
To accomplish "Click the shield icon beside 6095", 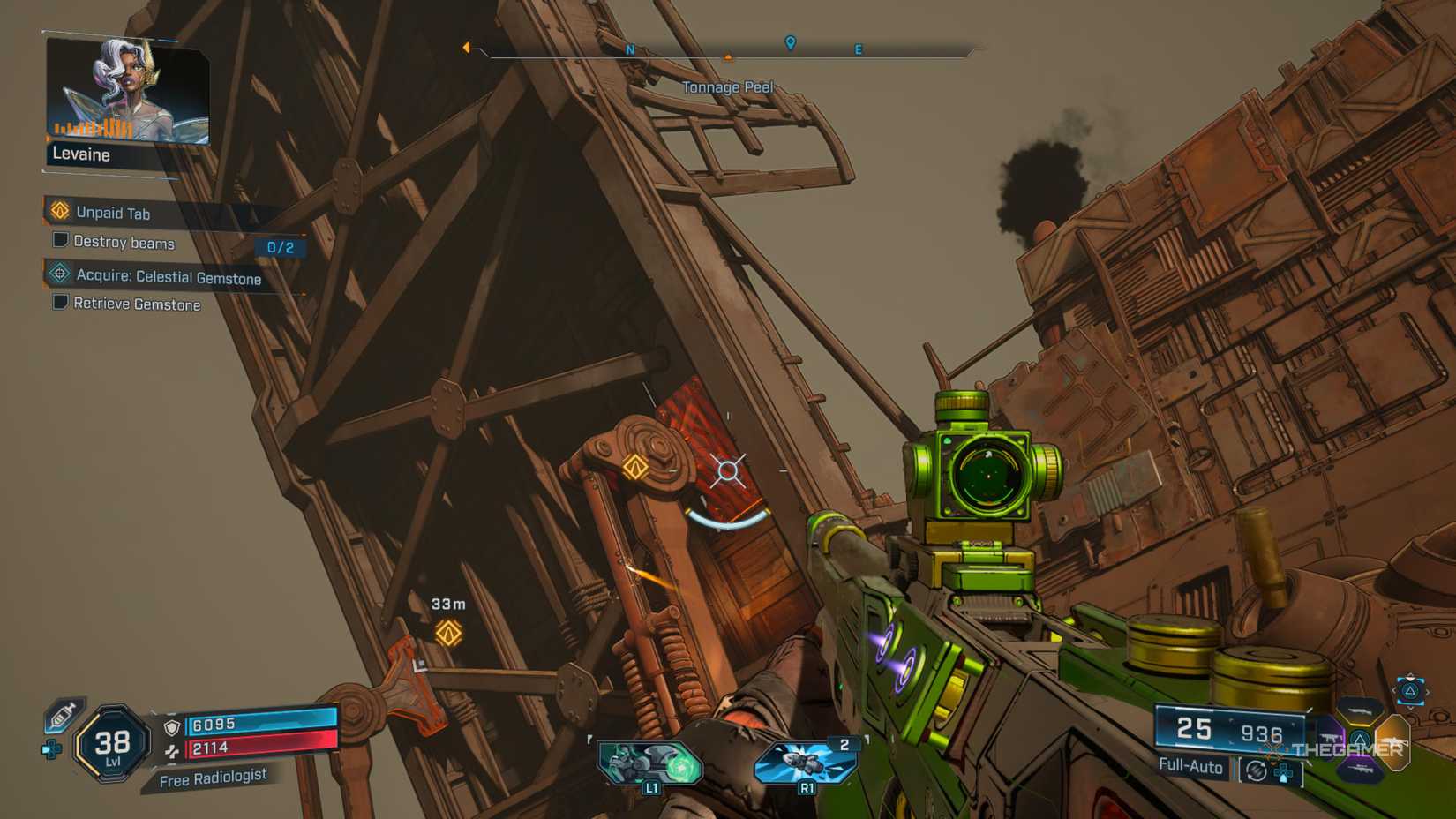I will pyautogui.click(x=172, y=727).
